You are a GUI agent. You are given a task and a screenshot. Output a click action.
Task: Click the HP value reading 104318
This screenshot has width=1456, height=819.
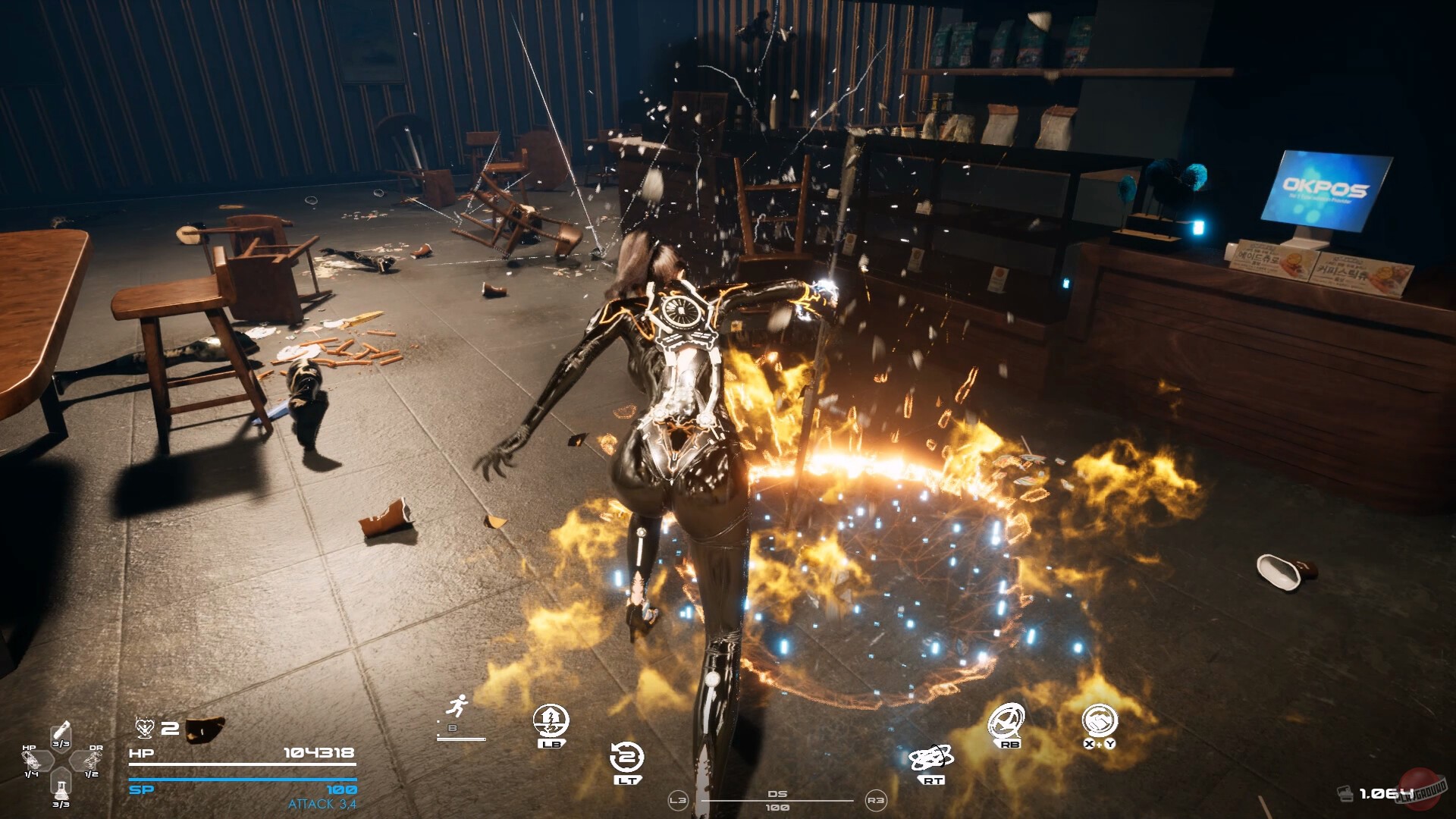click(318, 752)
